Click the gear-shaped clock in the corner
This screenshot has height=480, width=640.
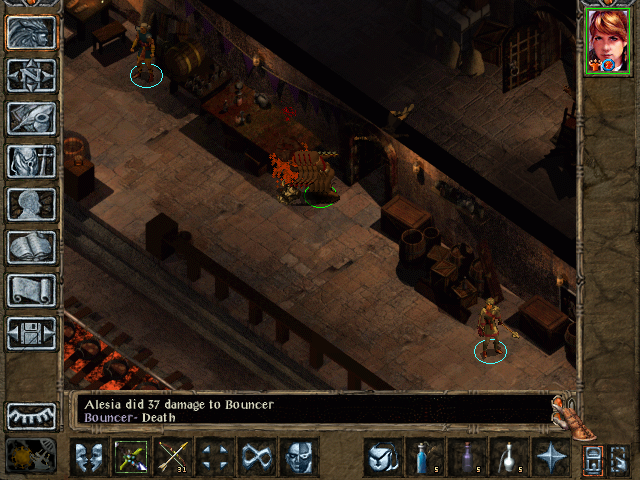[22, 456]
